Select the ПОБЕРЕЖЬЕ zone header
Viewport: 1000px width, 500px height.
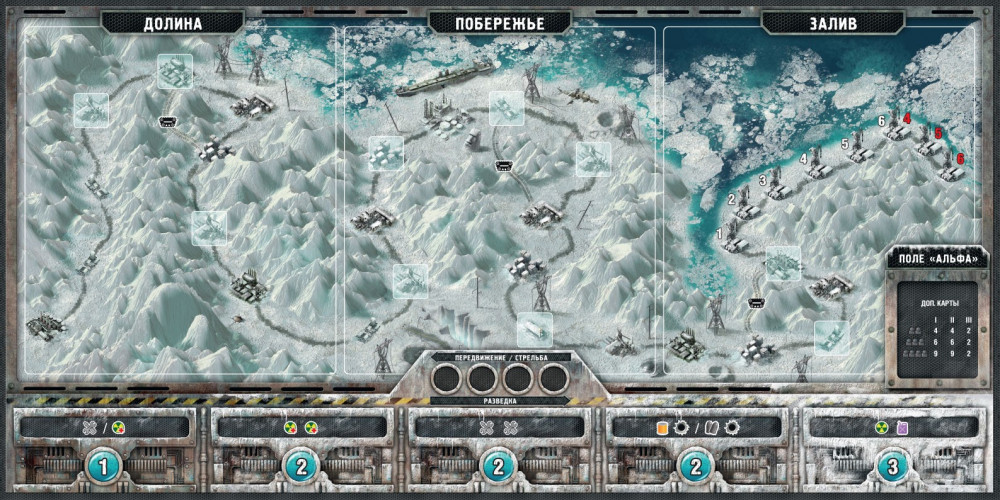(499, 23)
